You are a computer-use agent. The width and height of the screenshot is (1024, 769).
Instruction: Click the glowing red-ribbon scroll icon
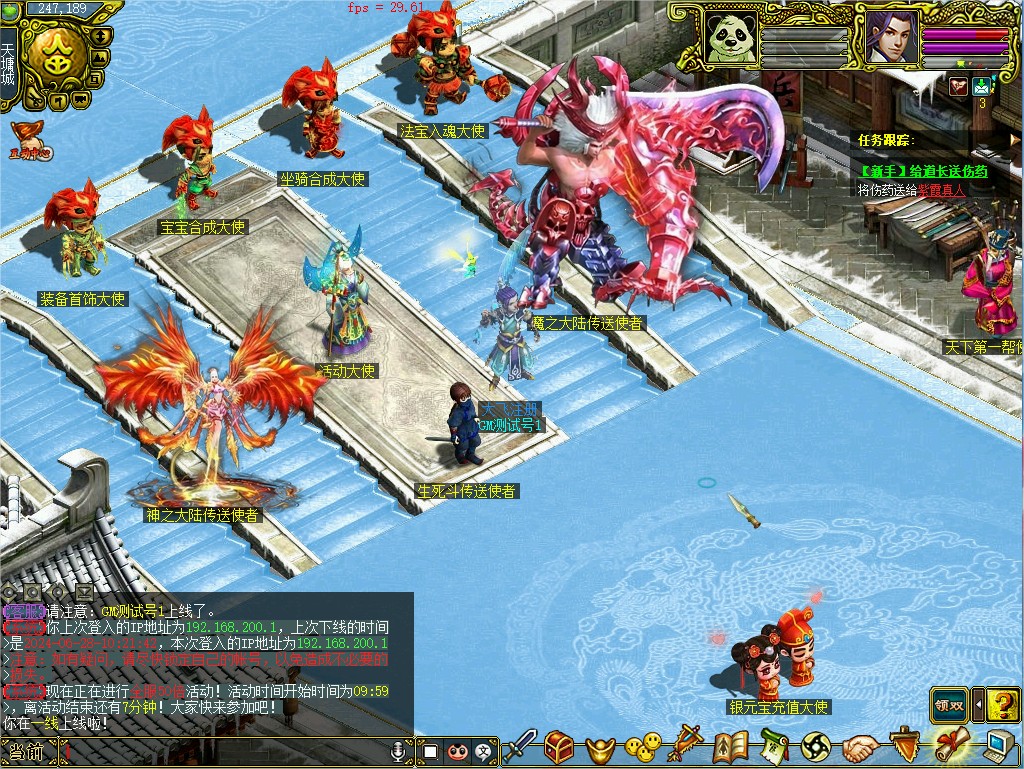pos(949,745)
